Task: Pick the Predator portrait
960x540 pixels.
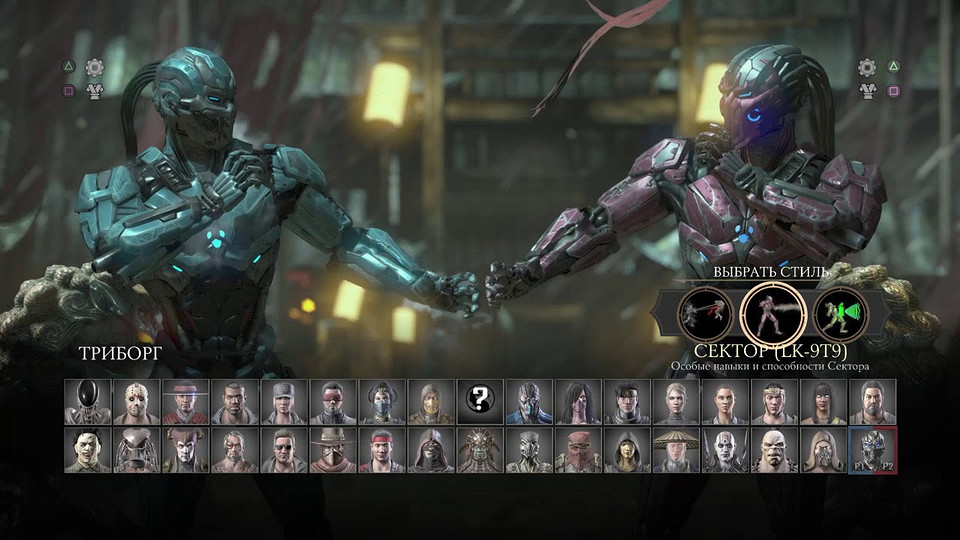Action: click(137, 450)
